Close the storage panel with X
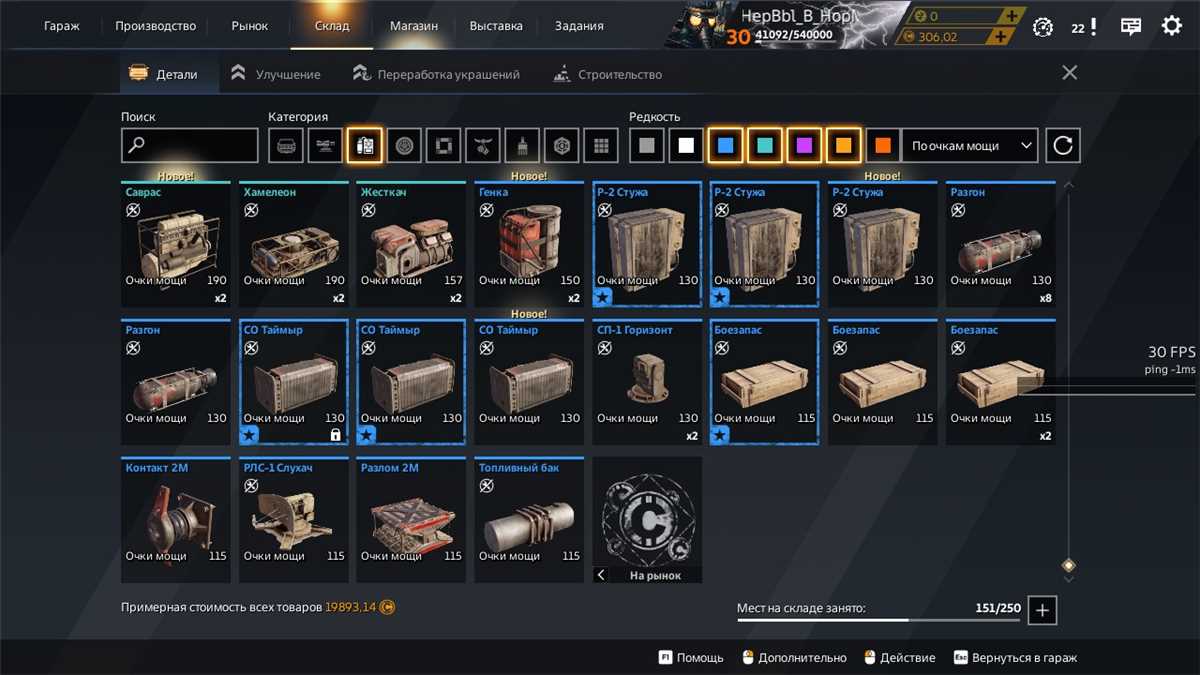The height and width of the screenshot is (675, 1200). [x=1069, y=73]
